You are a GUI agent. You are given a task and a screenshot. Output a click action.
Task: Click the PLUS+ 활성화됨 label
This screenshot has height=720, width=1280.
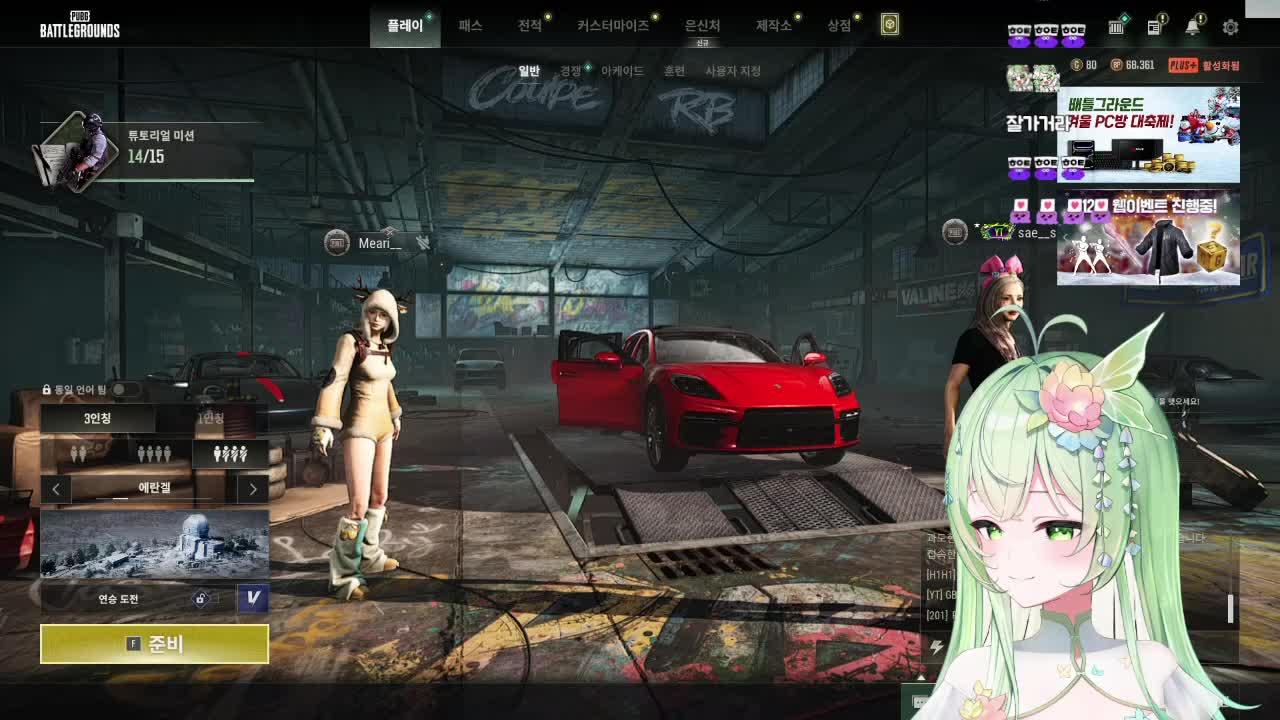tap(1200, 63)
